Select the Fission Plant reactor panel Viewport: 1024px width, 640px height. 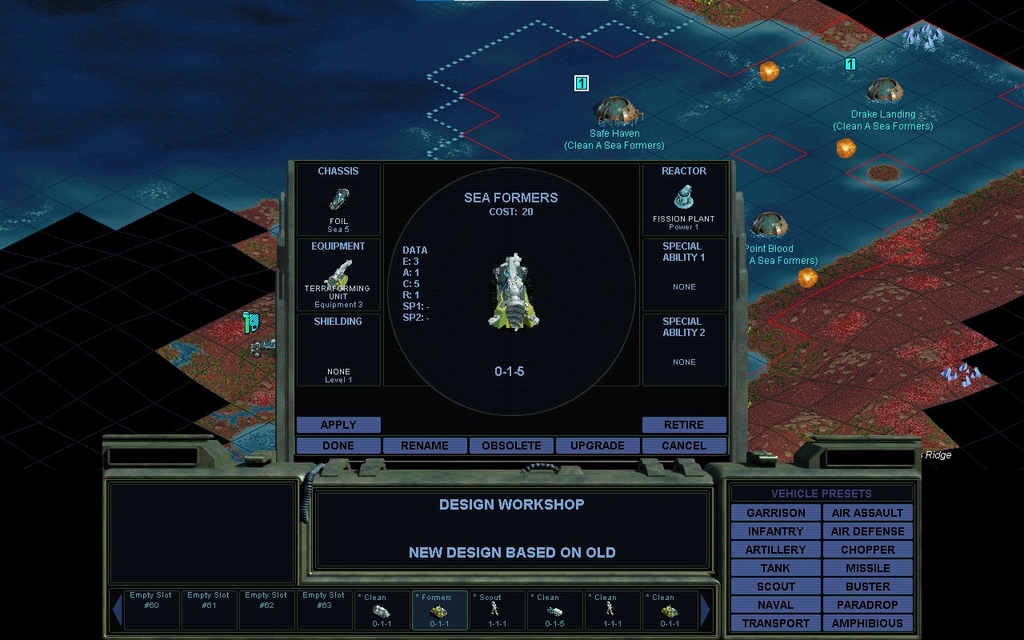point(684,199)
